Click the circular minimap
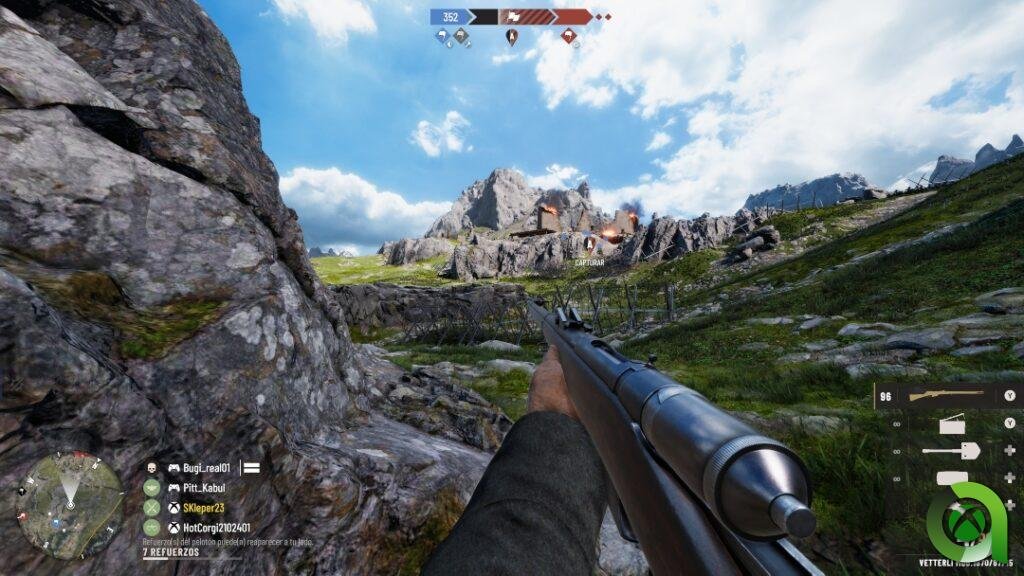This screenshot has height=576, width=1024. click(x=70, y=504)
